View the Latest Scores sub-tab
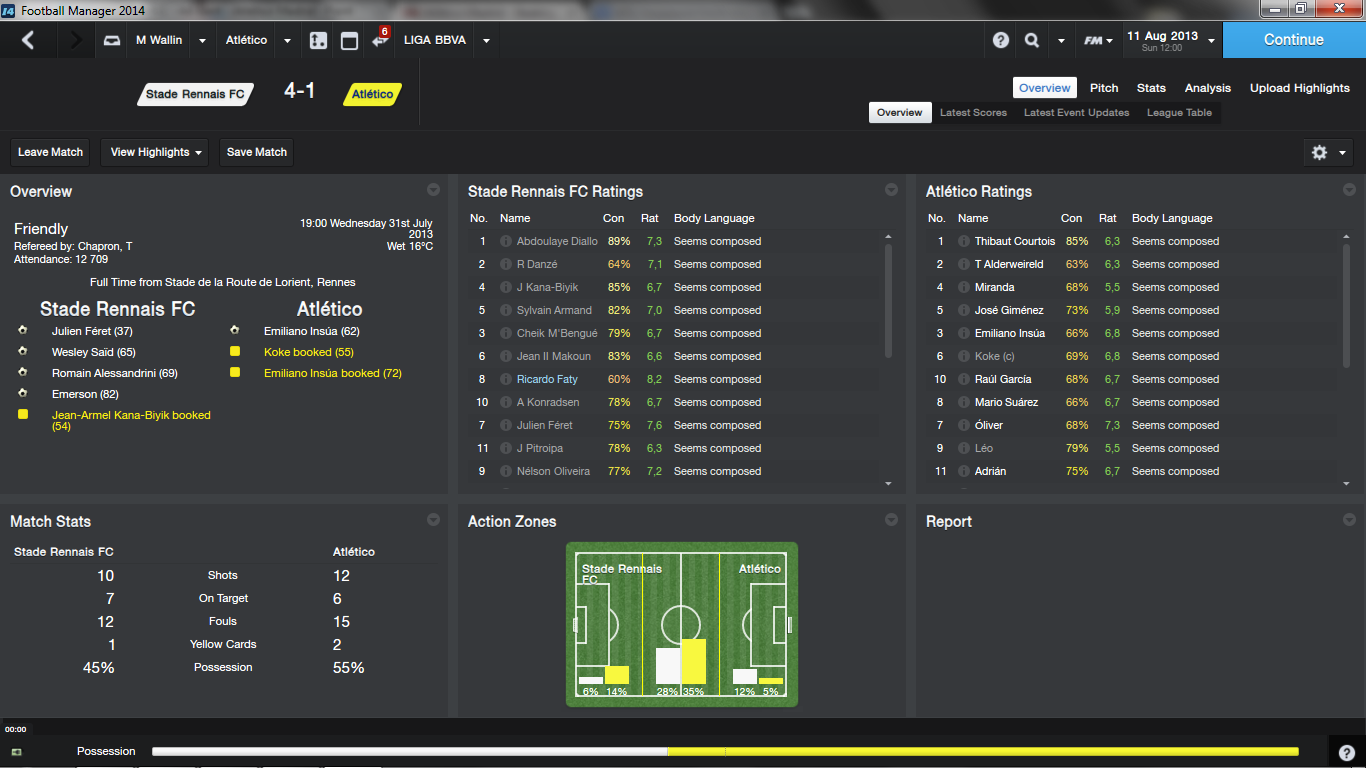1366x768 pixels. pos(973,113)
